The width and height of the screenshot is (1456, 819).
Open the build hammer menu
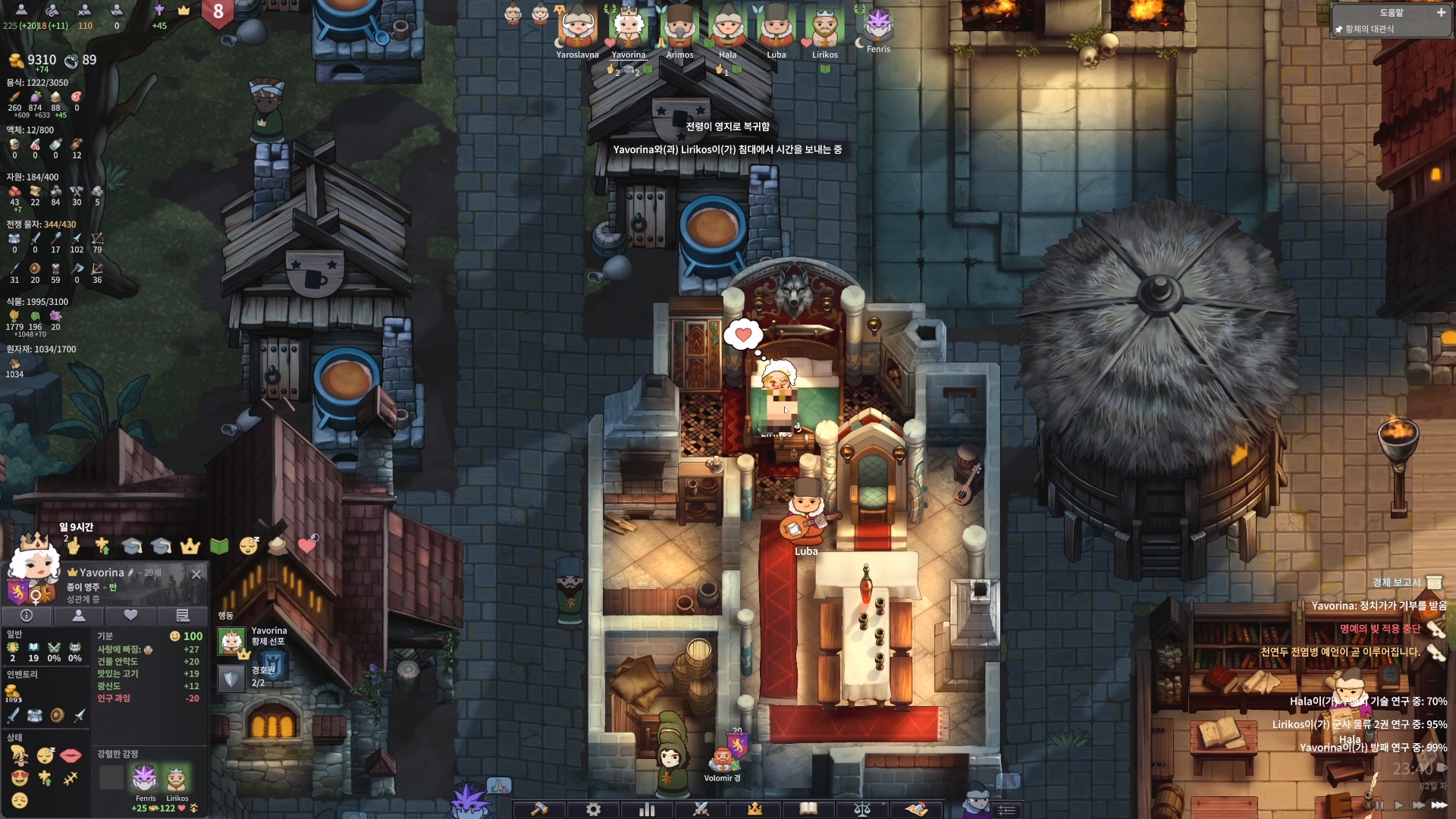(539, 809)
